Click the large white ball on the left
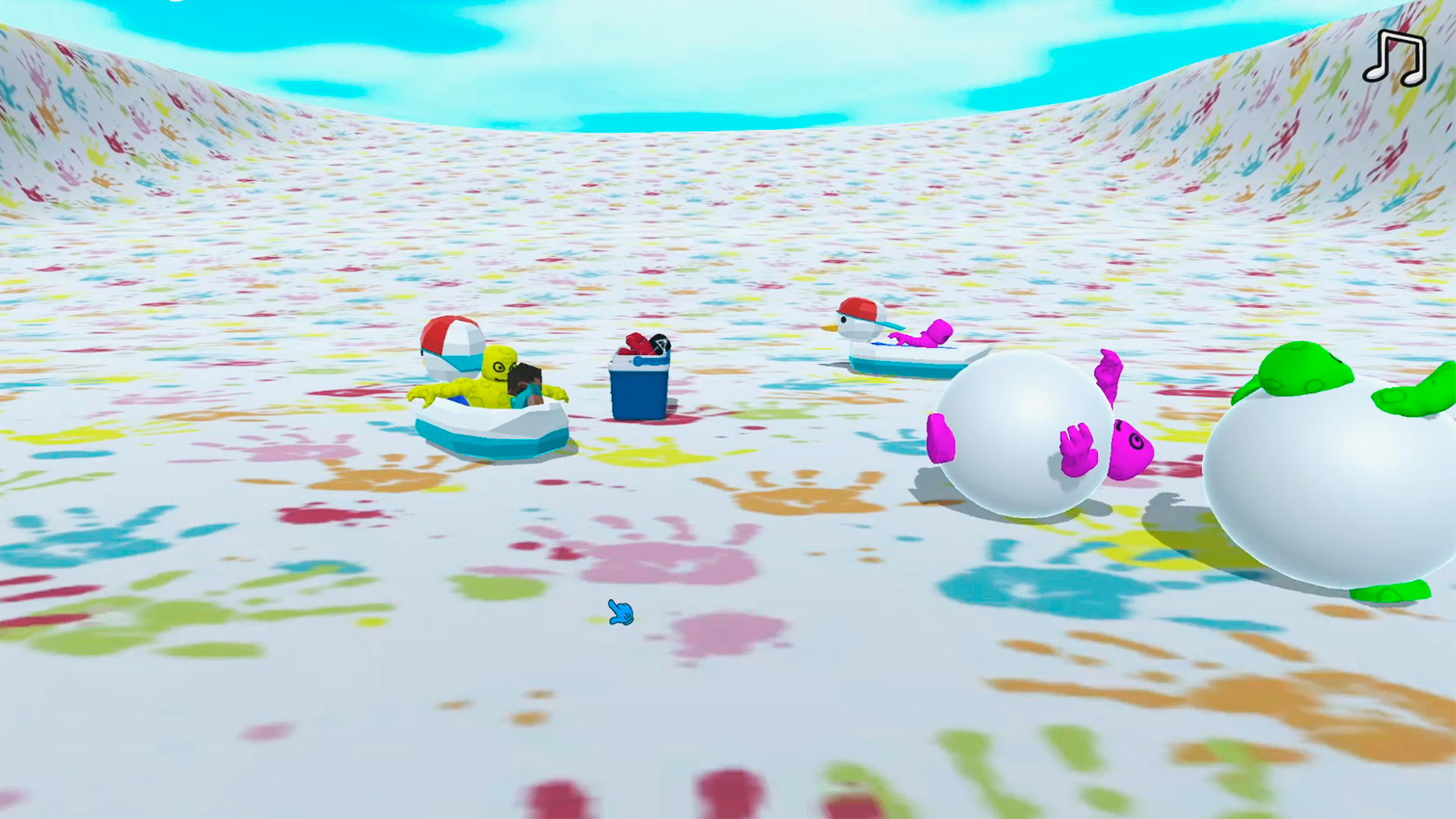Image resolution: width=1456 pixels, height=819 pixels. (1024, 440)
